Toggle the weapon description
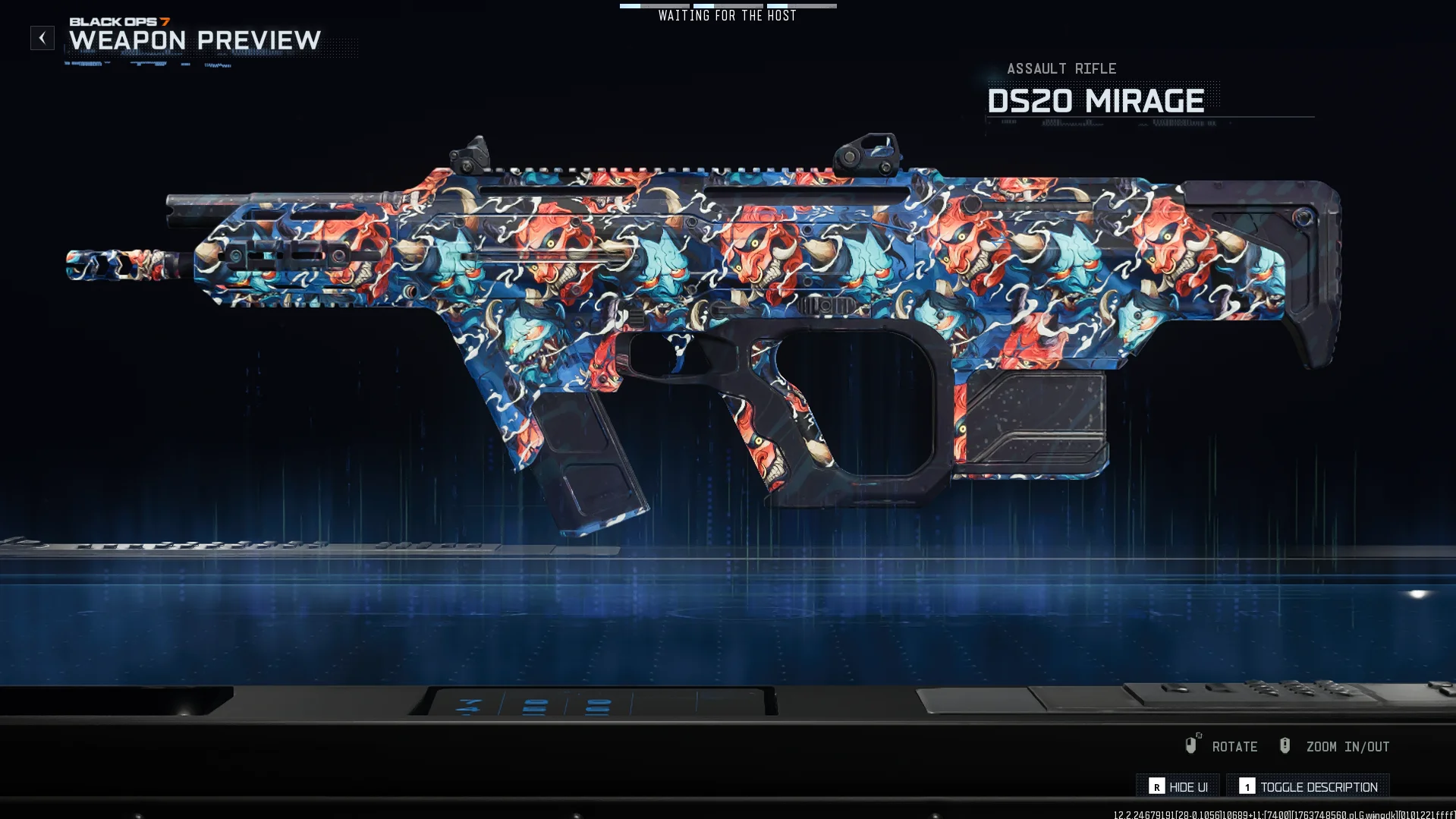1456x819 pixels. tap(1308, 786)
